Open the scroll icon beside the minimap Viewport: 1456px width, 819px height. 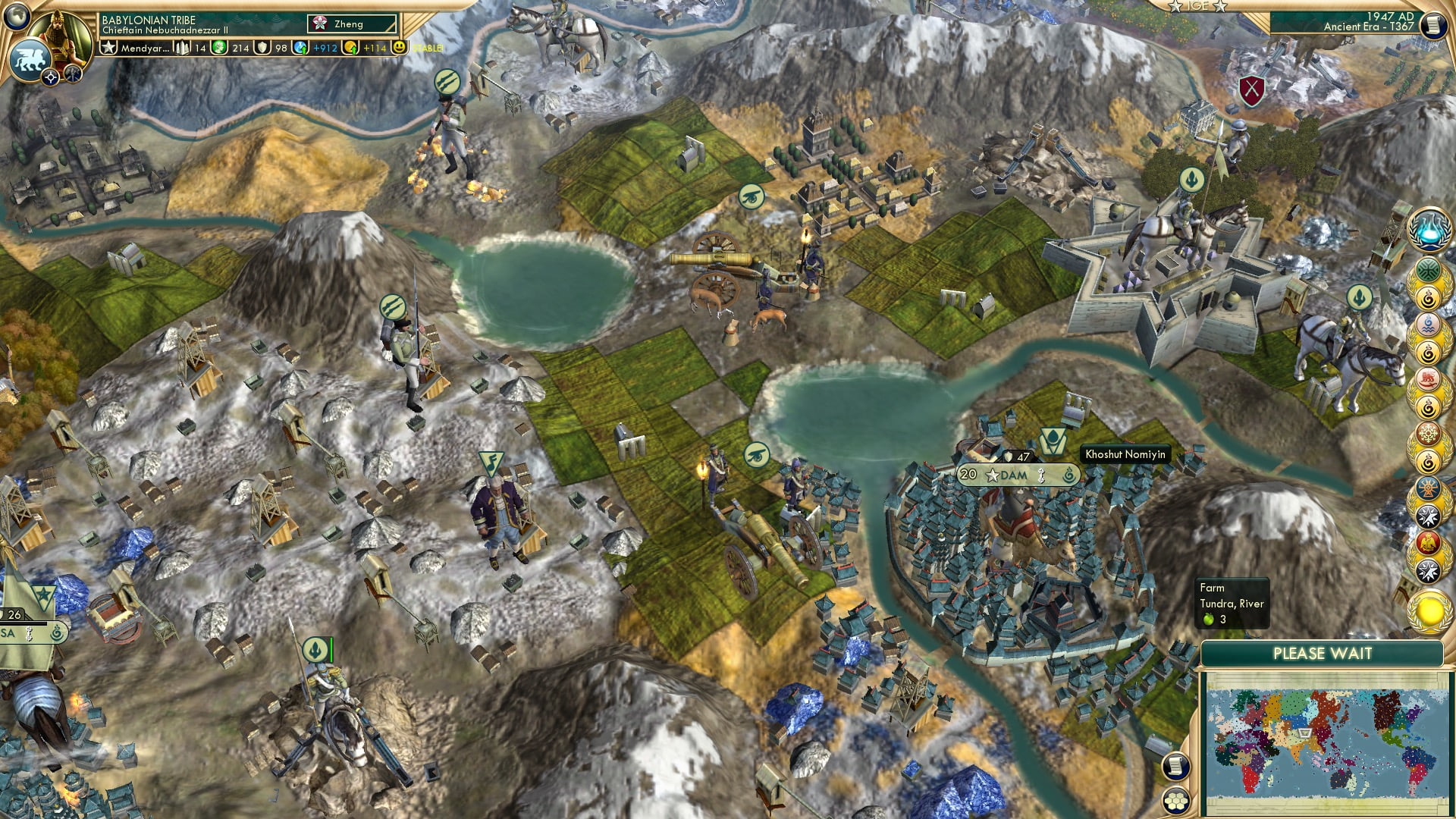[1175, 766]
